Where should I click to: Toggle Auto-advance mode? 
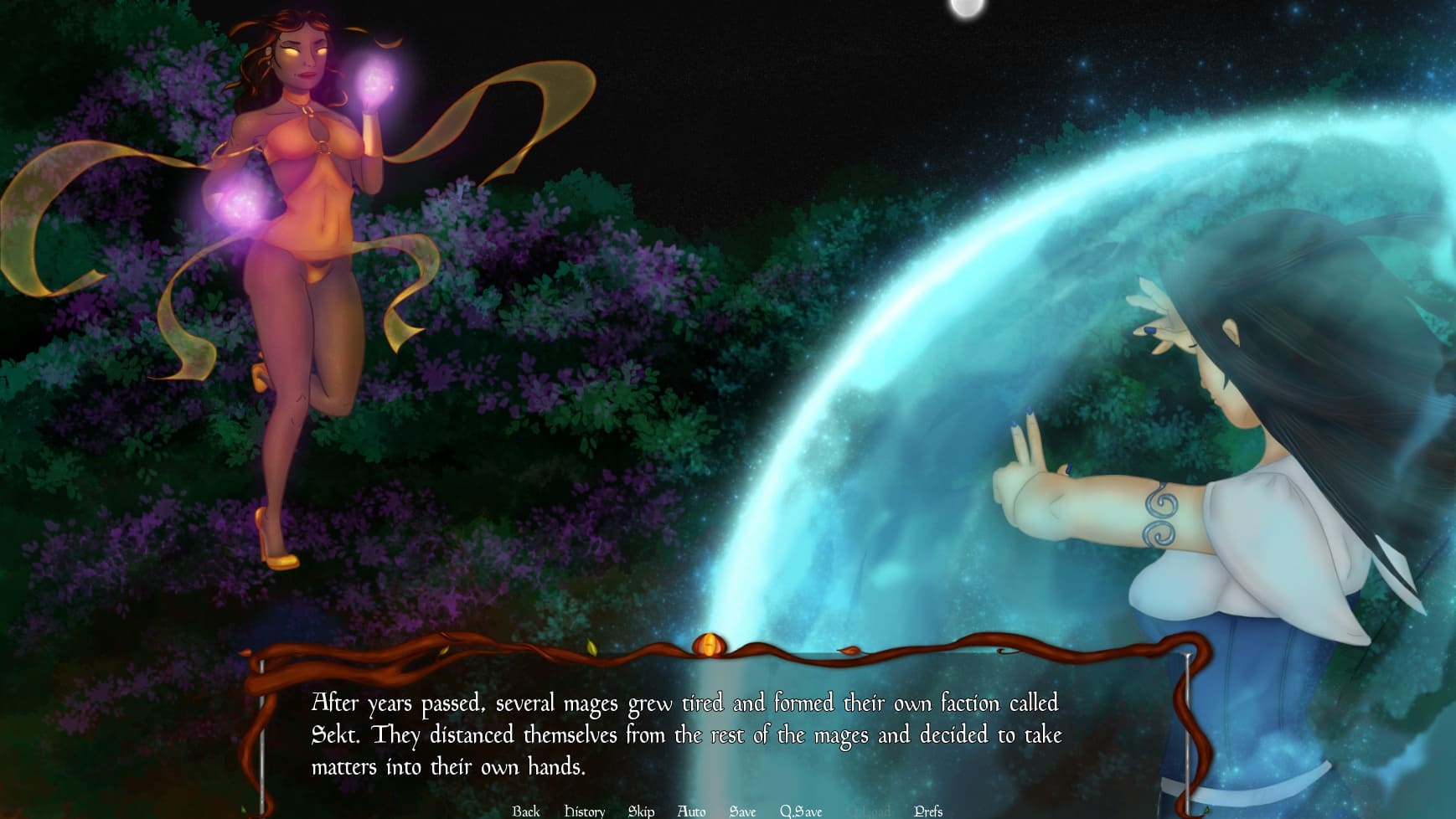tap(691, 811)
